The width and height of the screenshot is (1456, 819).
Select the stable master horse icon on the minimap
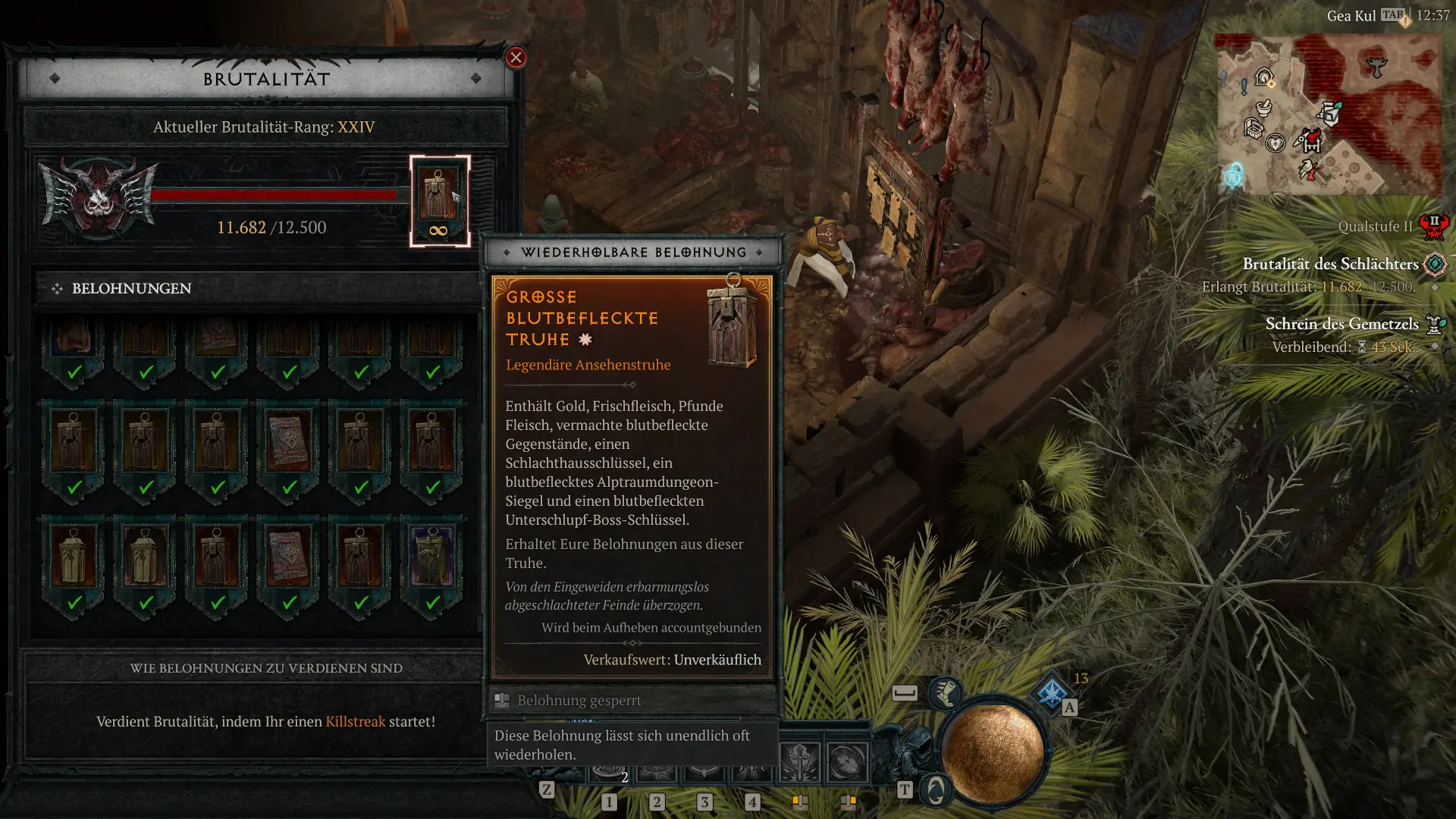click(1263, 76)
